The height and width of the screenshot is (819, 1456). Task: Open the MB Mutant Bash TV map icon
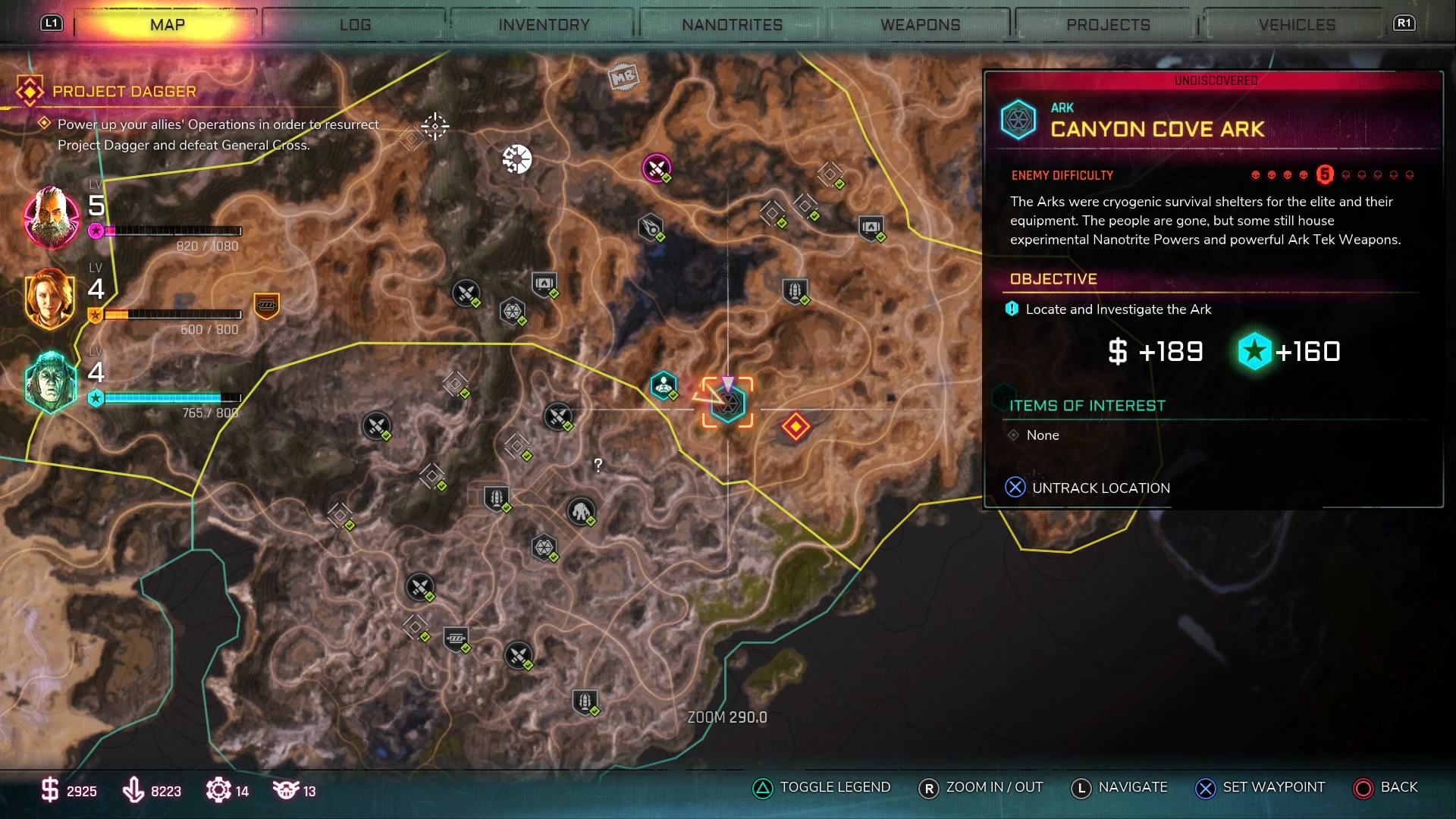[623, 78]
